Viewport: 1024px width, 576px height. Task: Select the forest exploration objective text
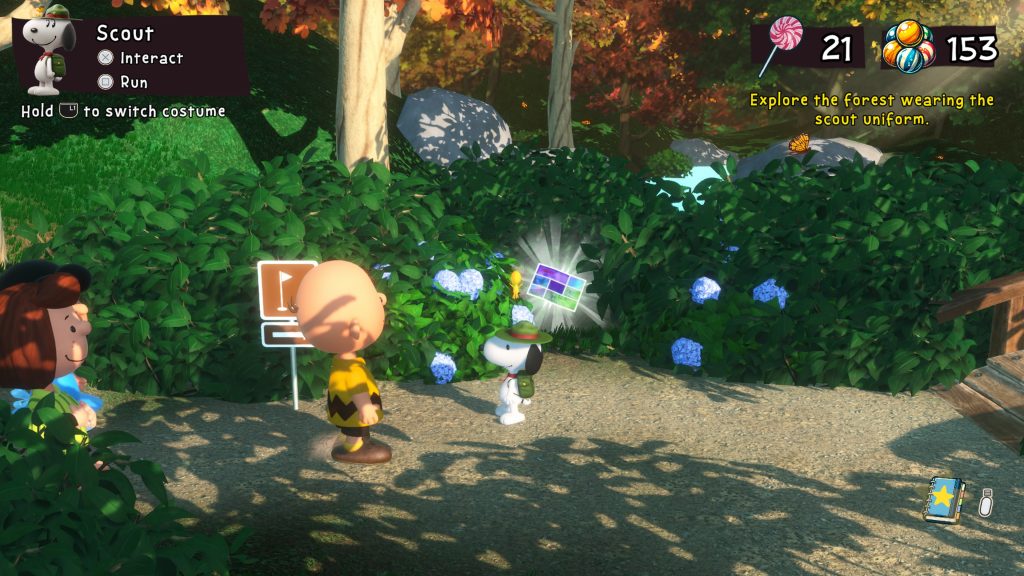(x=871, y=109)
